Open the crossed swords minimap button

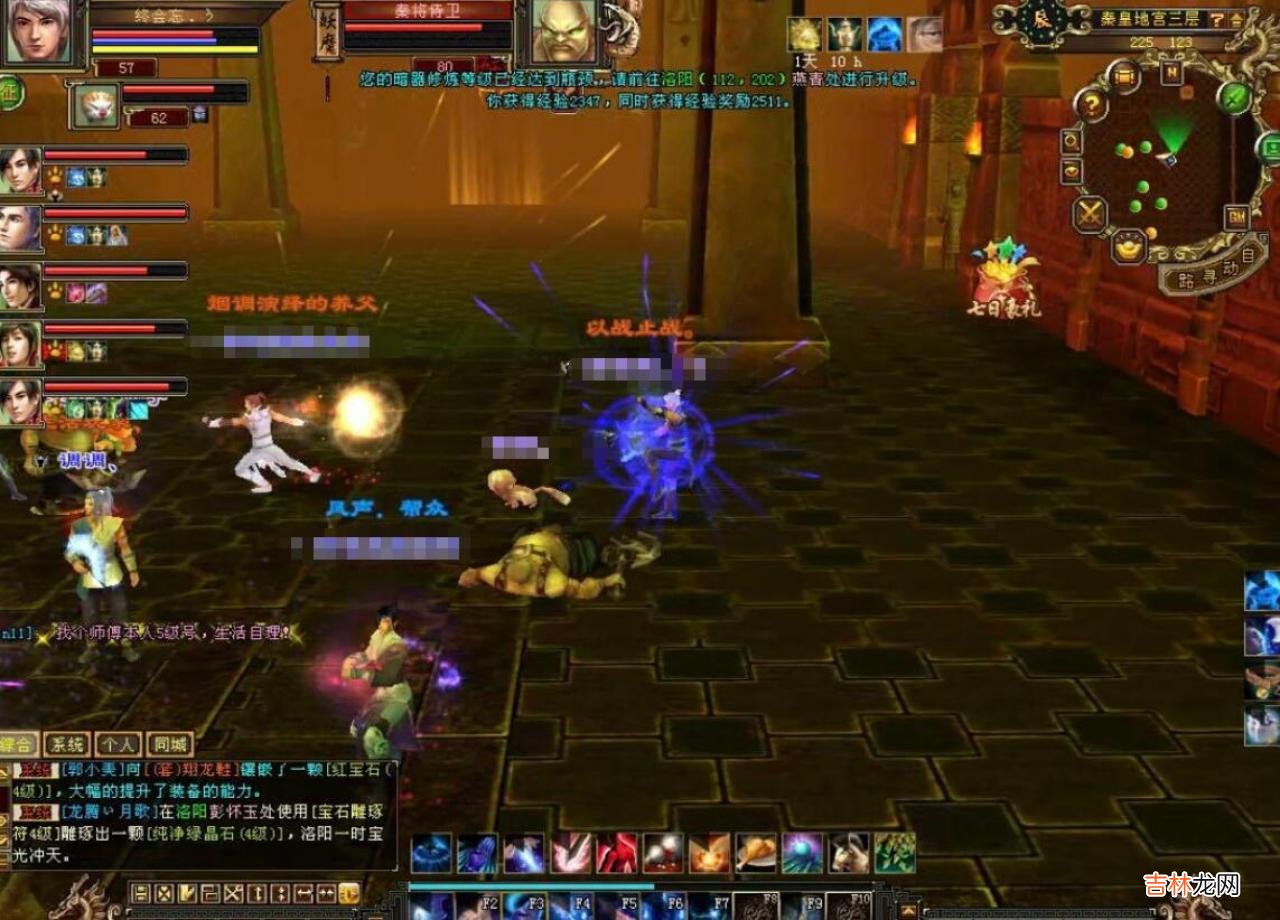(1089, 213)
